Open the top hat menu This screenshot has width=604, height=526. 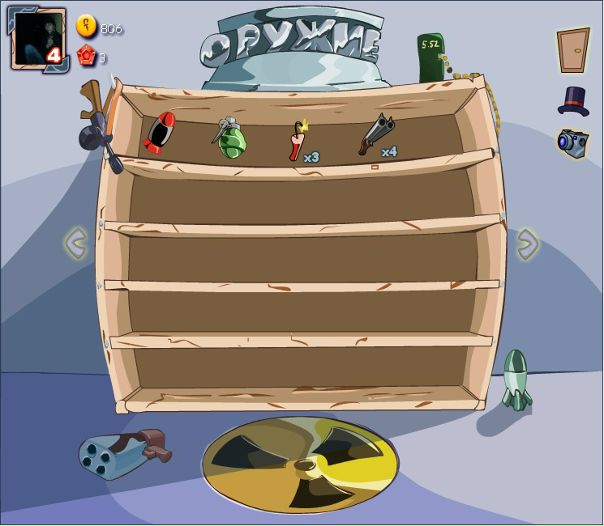[x=573, y=100]
